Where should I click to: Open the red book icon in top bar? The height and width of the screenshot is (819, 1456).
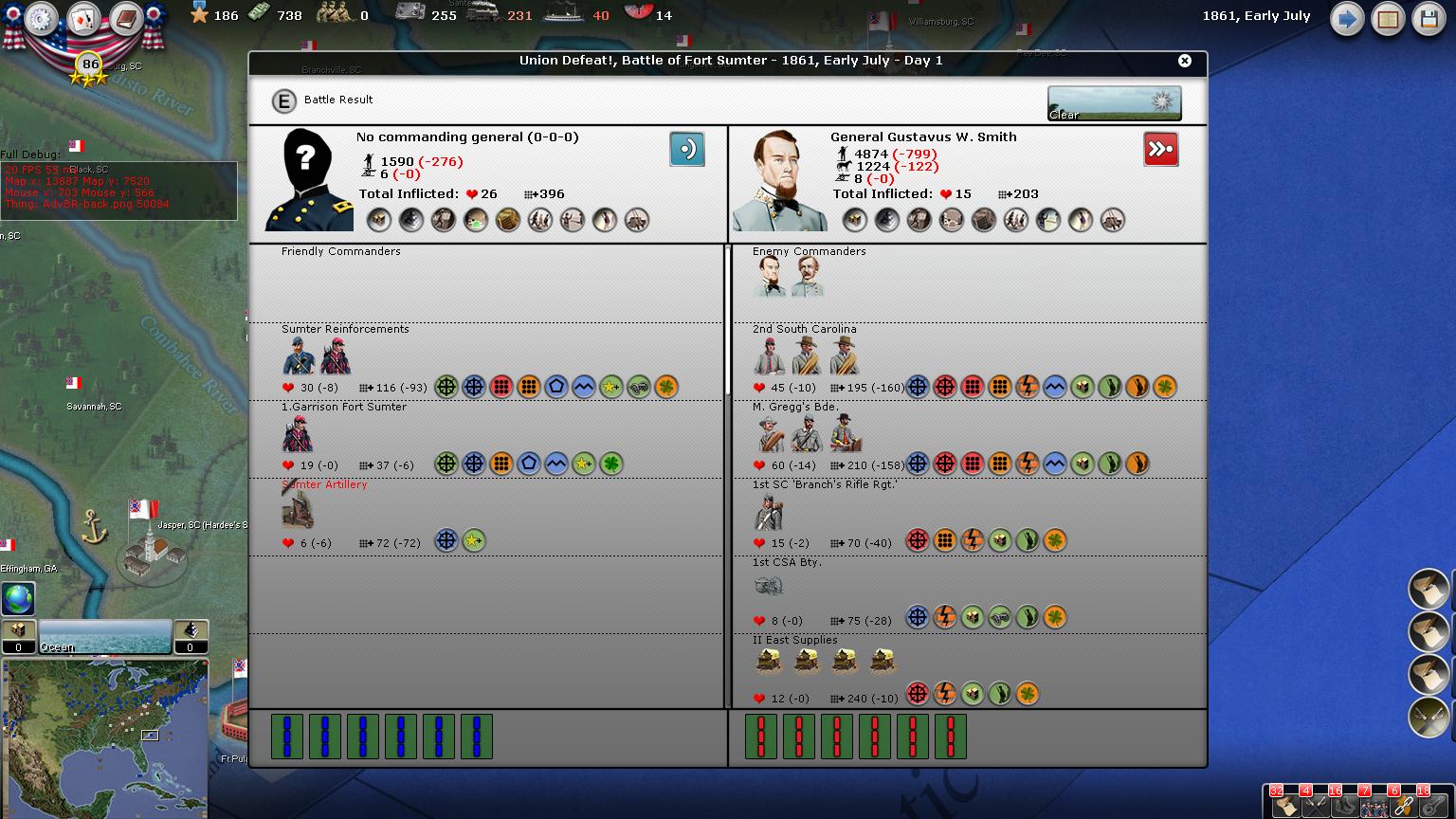(x=125, y=19)
